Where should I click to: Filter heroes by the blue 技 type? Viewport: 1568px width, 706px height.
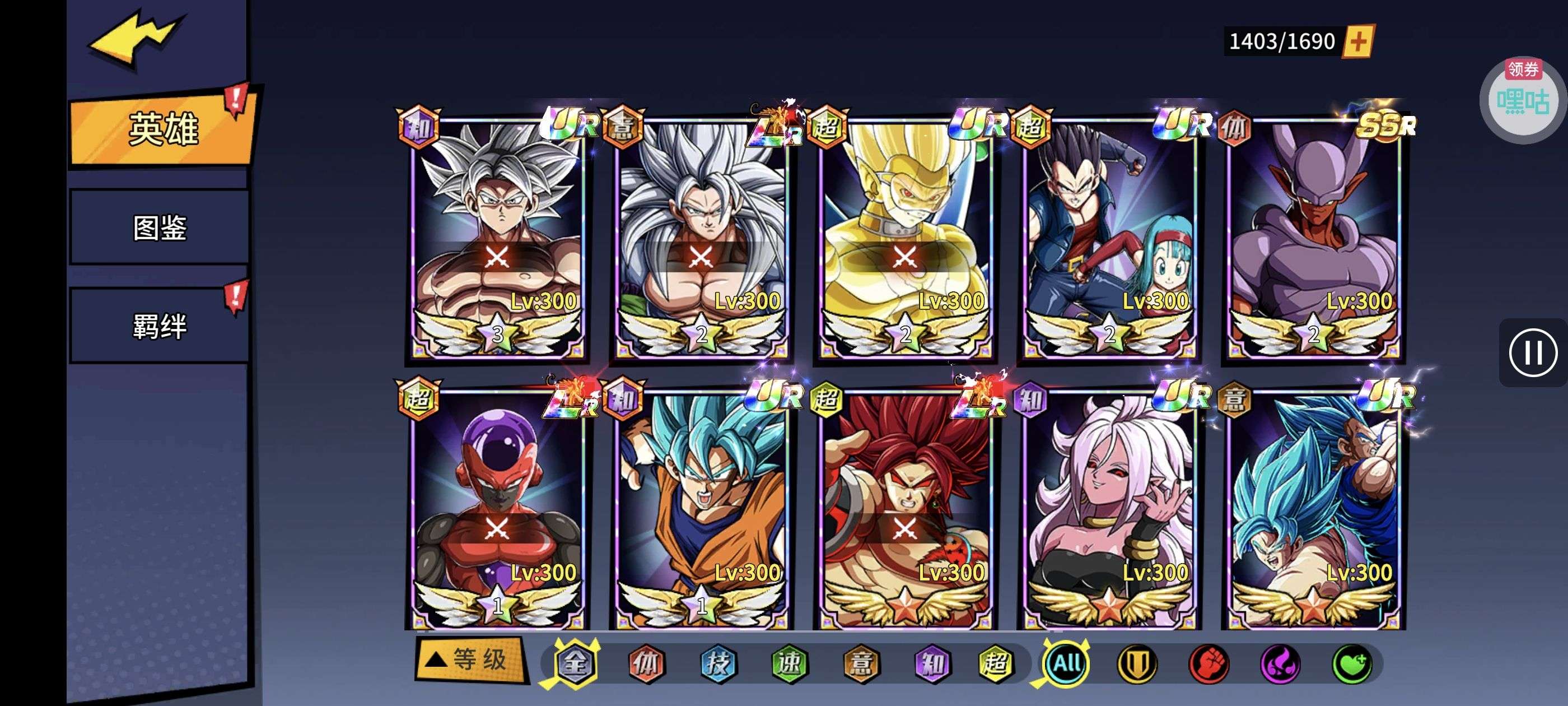point(718,663)
